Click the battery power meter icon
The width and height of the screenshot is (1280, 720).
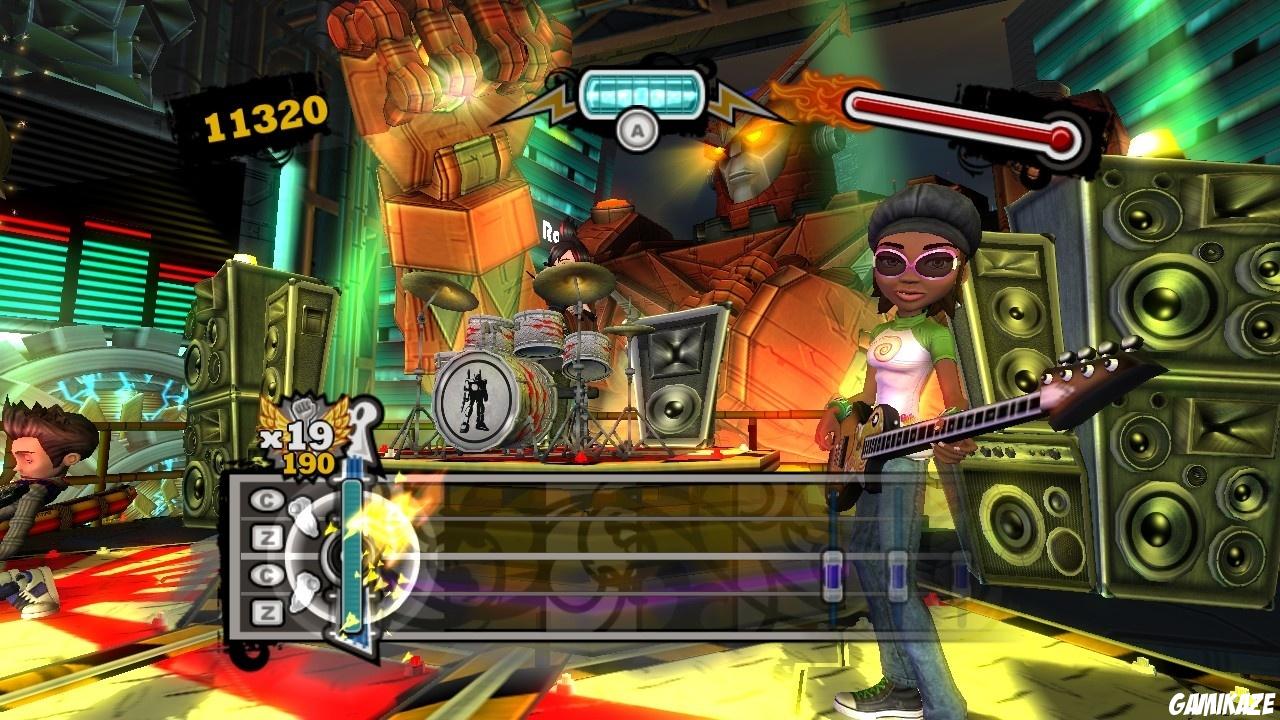(643, 92)
